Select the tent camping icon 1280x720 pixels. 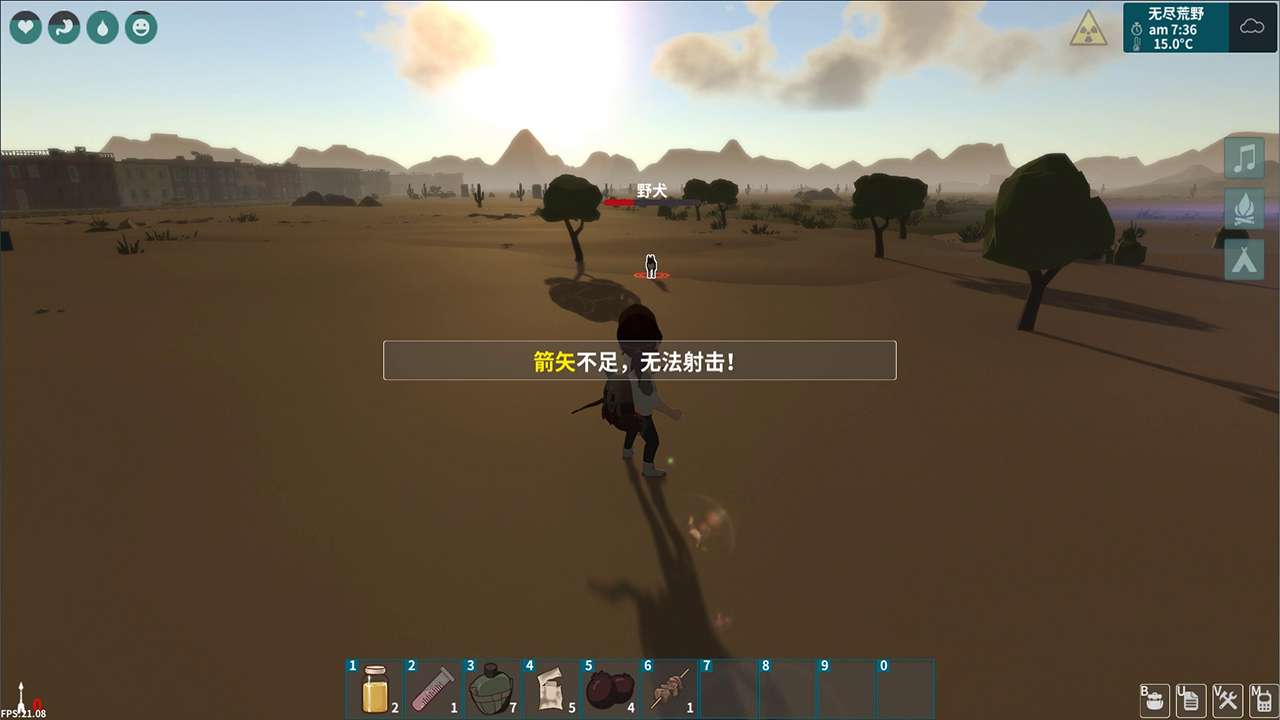coord(1243,259)
